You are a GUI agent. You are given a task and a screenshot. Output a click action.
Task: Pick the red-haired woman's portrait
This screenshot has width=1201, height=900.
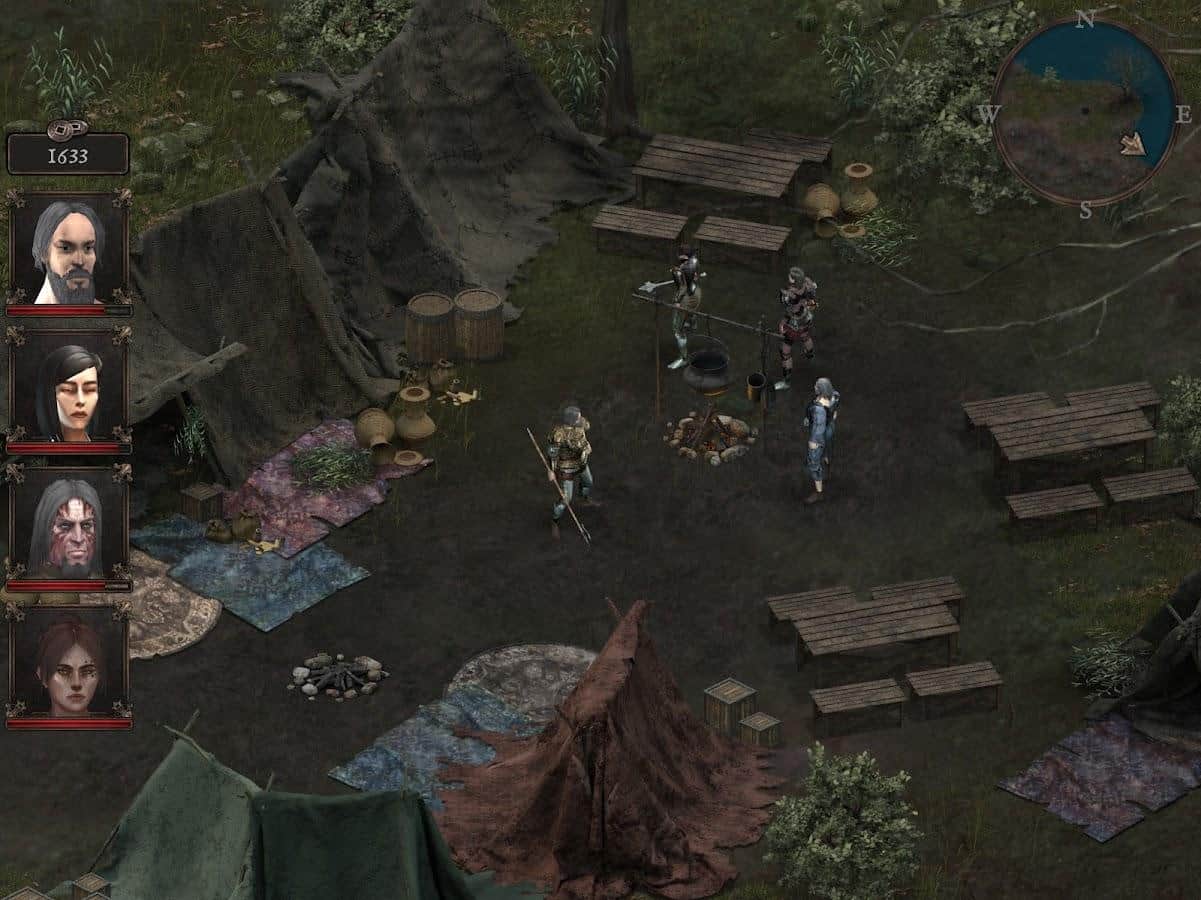pyautogui.click(x=68, y=662)
